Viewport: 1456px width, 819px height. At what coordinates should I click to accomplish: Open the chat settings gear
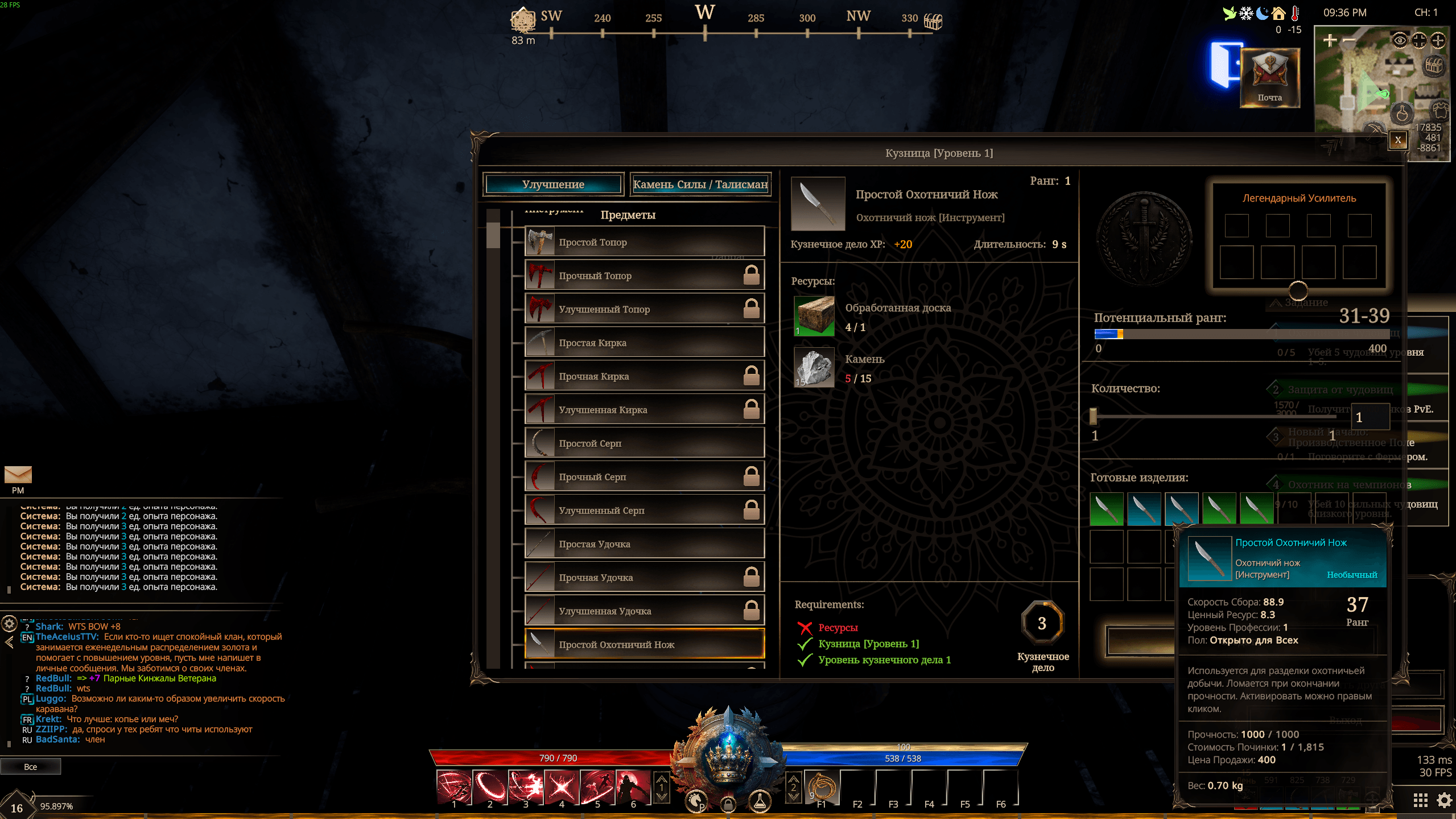pyautogui.click(x=9, y=624)
